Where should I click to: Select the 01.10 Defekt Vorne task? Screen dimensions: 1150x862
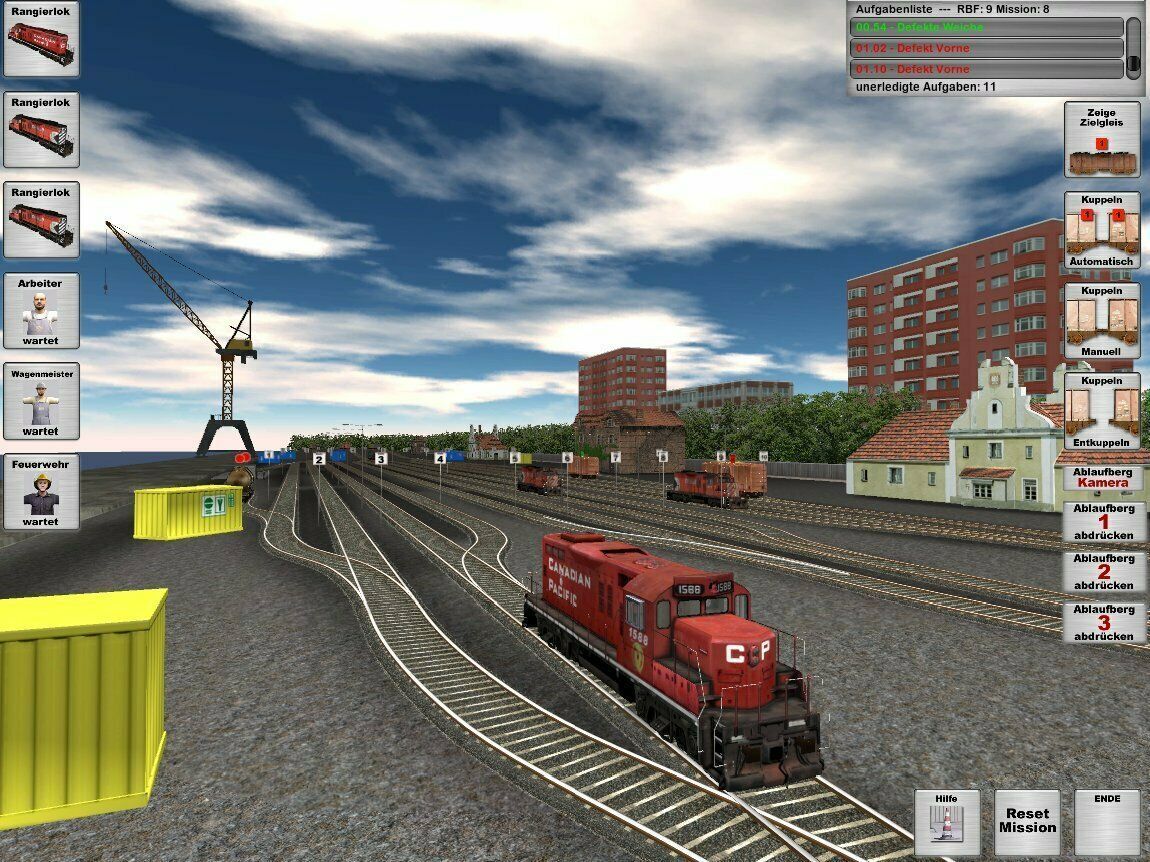coord(986,69)
